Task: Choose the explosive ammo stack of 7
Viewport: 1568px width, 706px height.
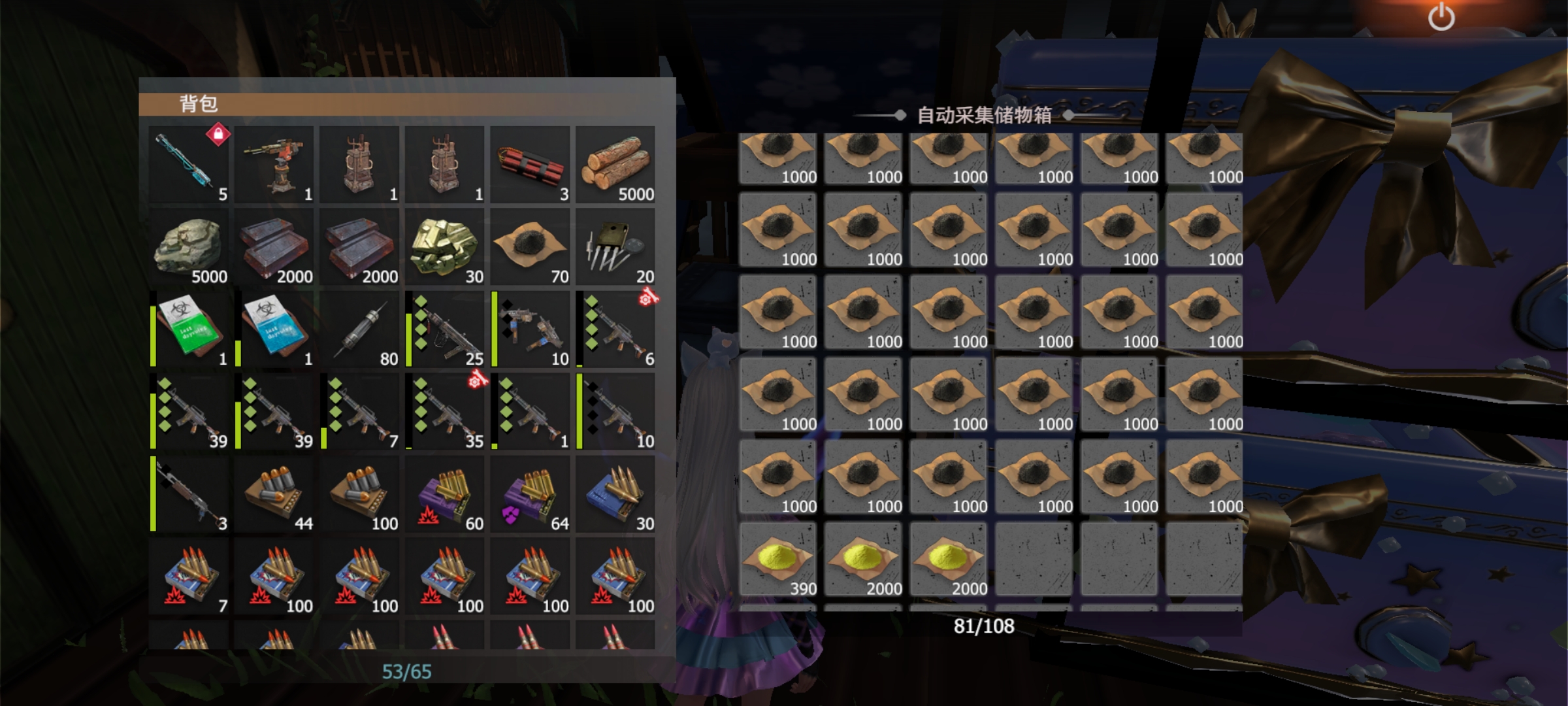Action: coord(189,577)
